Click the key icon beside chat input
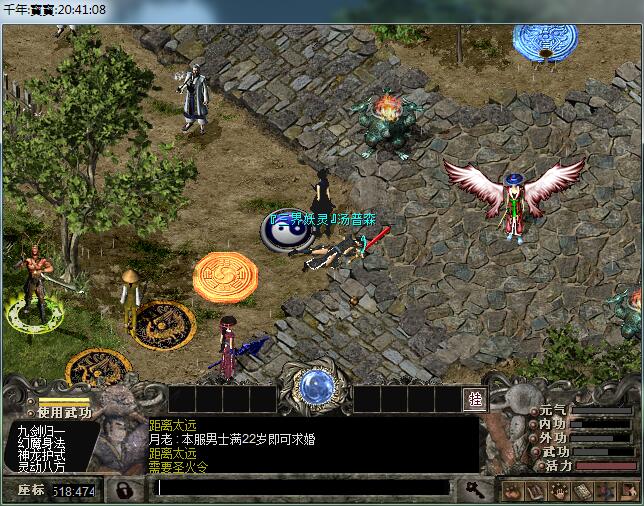644x506 pixels. (x=473, y=489)
